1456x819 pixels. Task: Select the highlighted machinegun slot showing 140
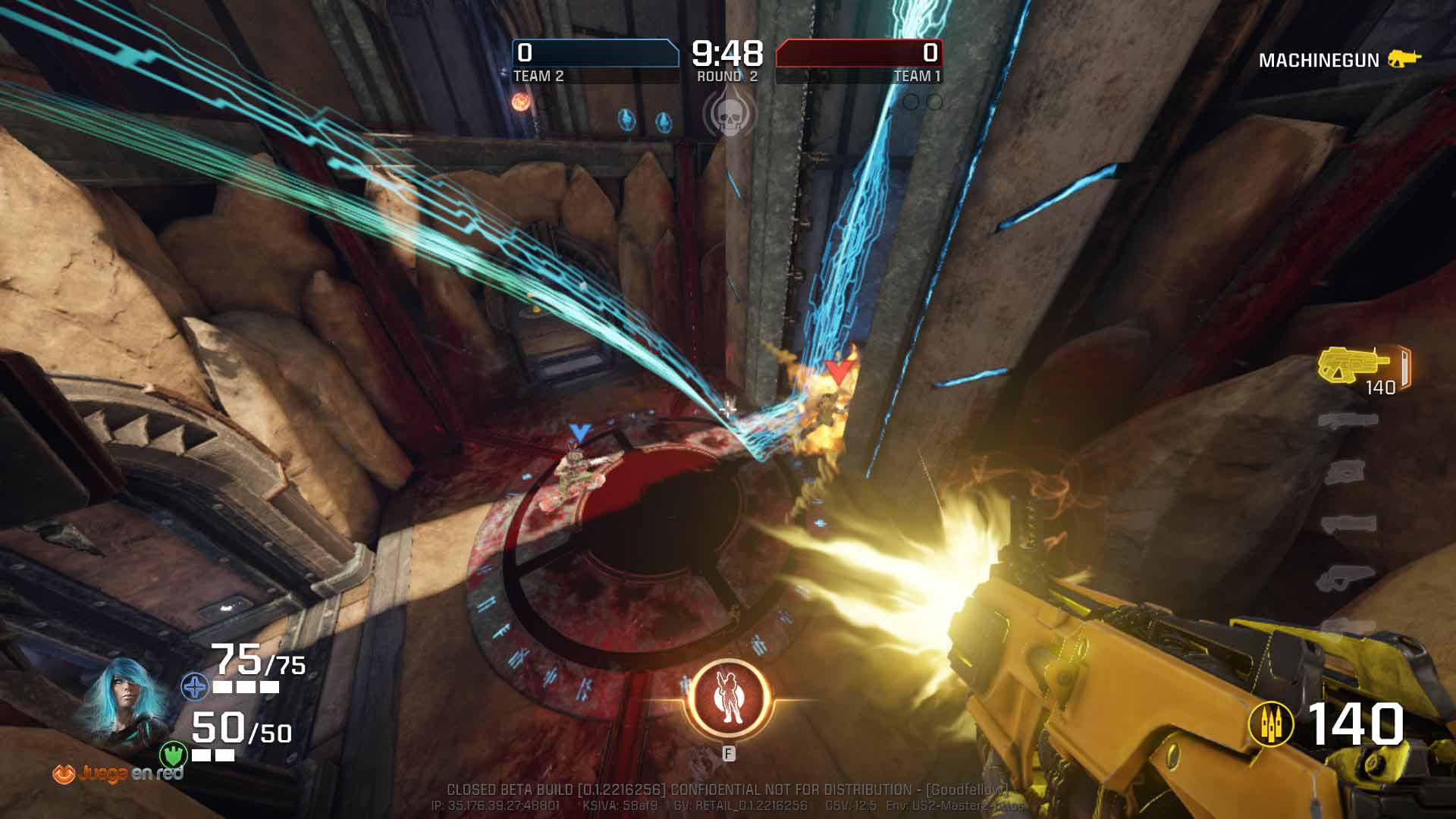pyautogui.click(x=1363, y=369)
